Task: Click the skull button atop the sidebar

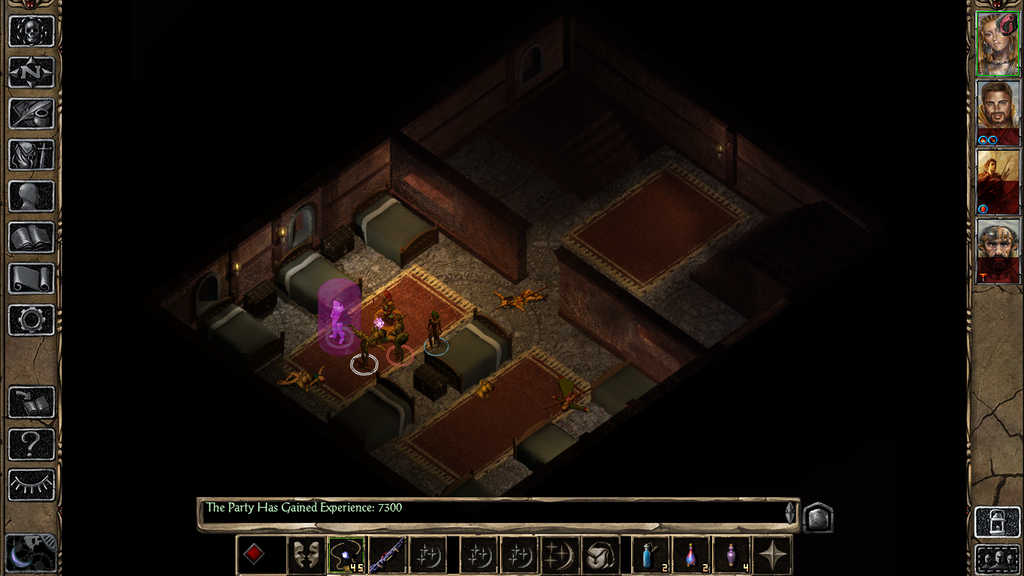Action: pyautogui.click(x=31, y=31)
